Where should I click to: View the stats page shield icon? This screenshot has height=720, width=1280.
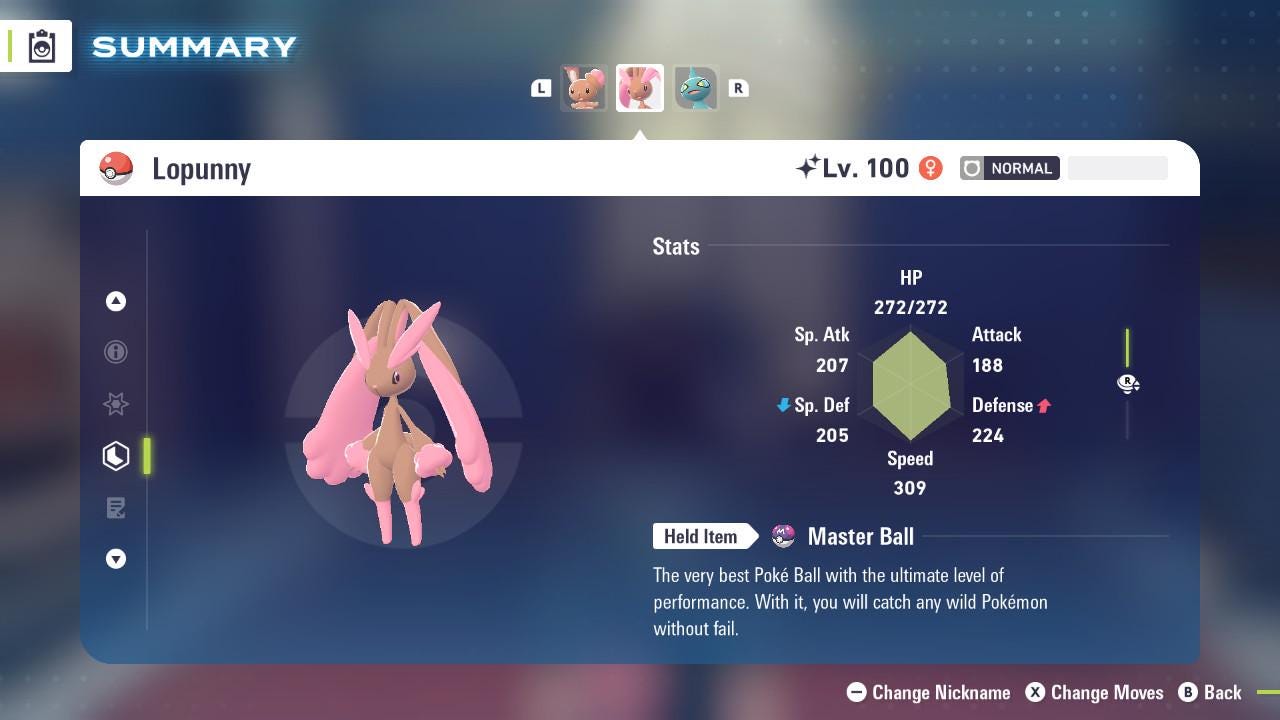pyautogui.click(x=116, y=455)
